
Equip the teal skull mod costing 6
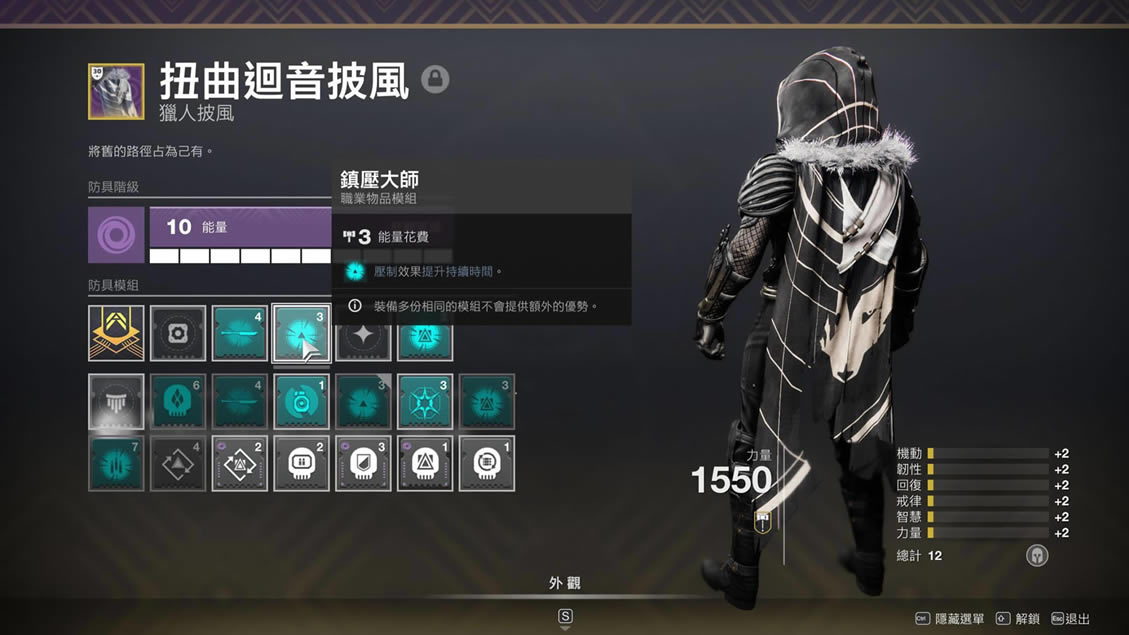coord(178,401)
